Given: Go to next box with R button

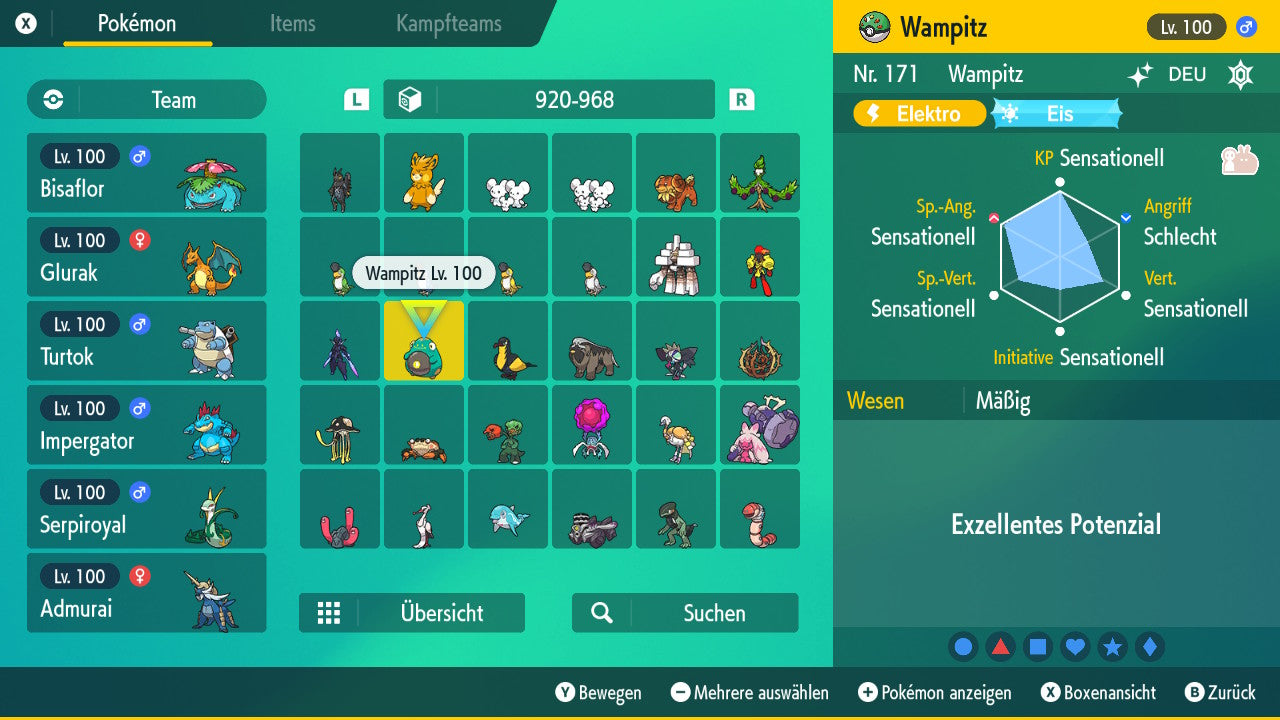Looking at the screenshot, I should (x=740, y=99).
